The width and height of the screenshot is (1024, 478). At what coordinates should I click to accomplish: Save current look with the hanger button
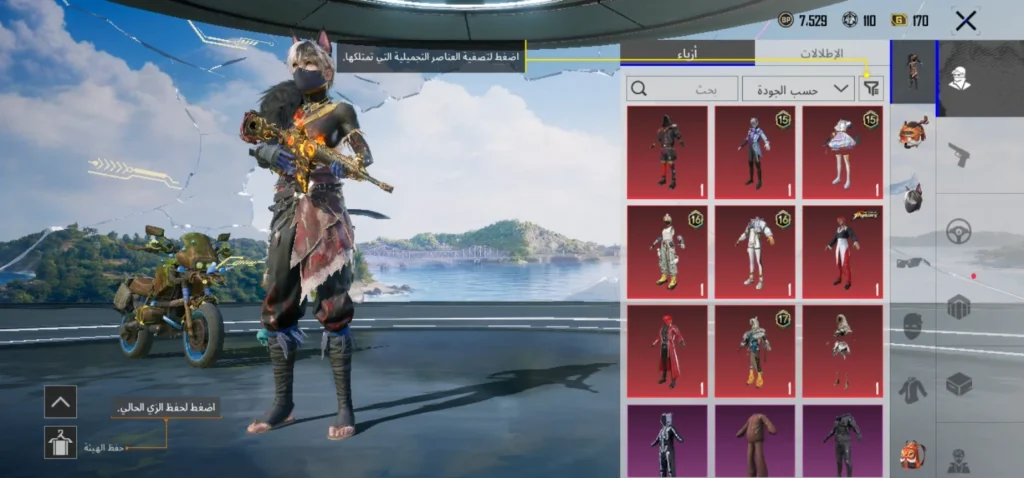pyautogui.click(x=60, y=442)
